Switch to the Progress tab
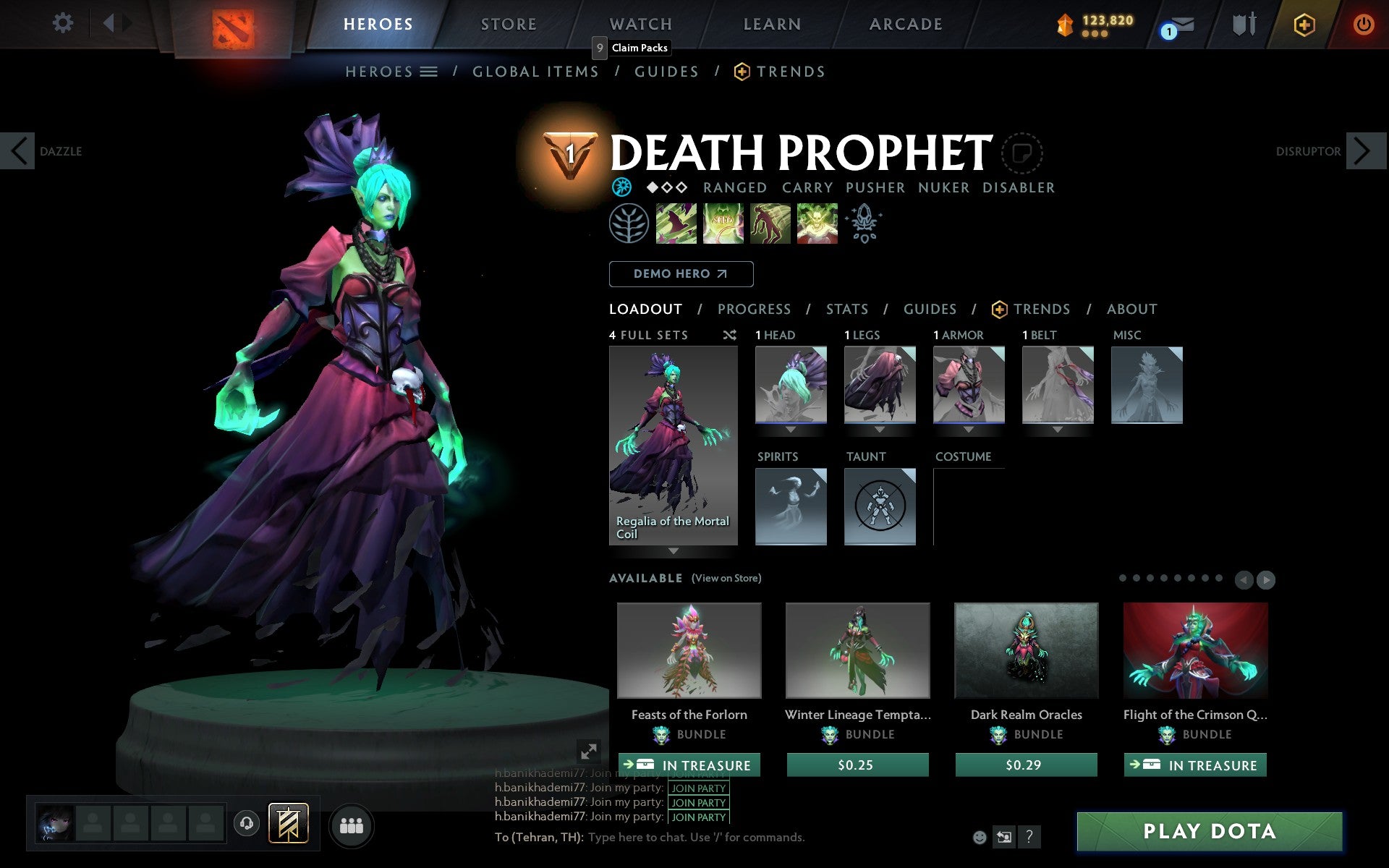Viewport: 1389px width, 868px height. pos(754,309)
